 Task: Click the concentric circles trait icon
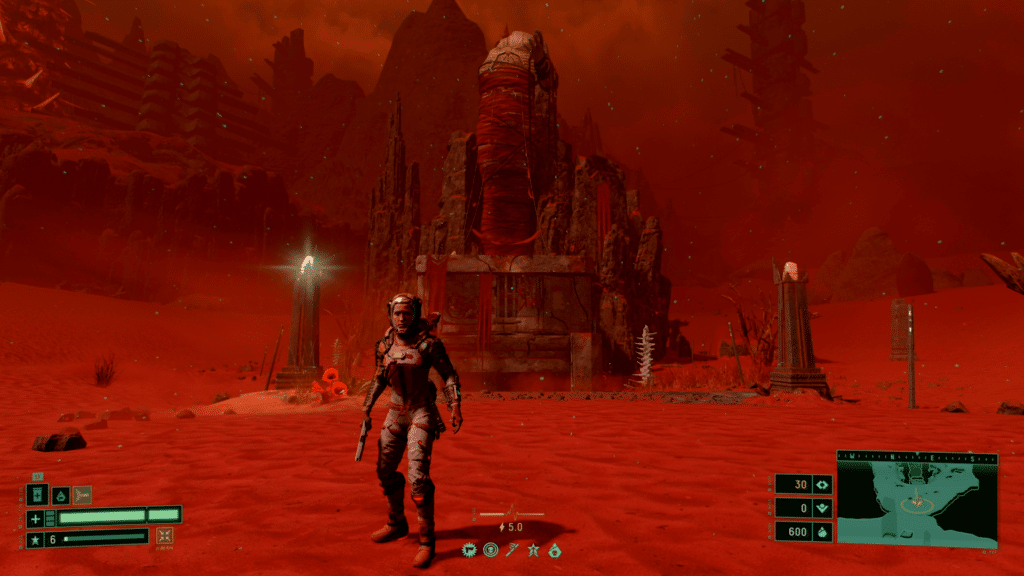tap(490, 550)
